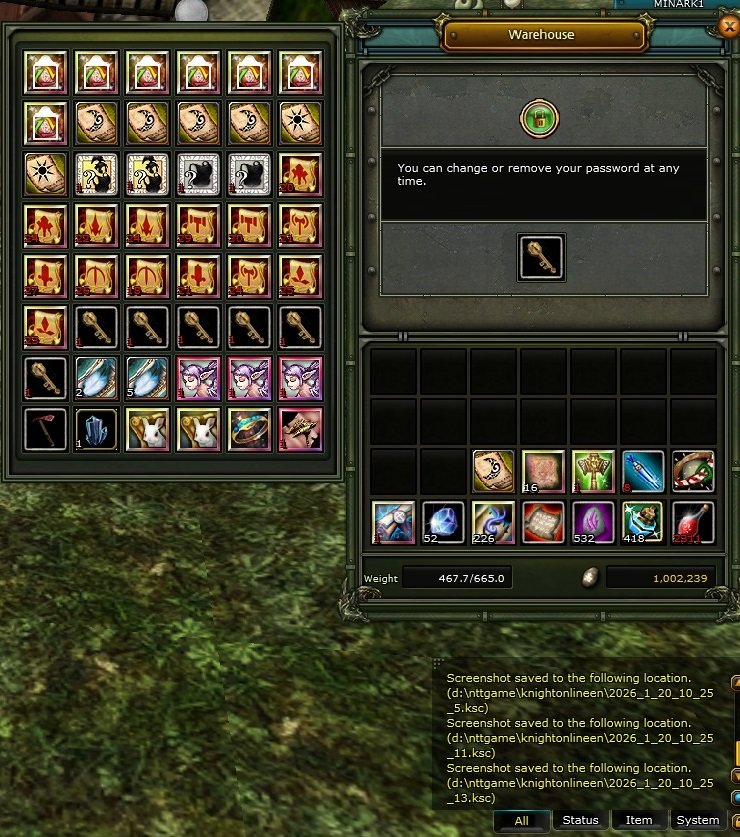Select the red-handled pickaxe in warehouse
740x837 pixels.
pyautogui.click(x=45, y=430)
